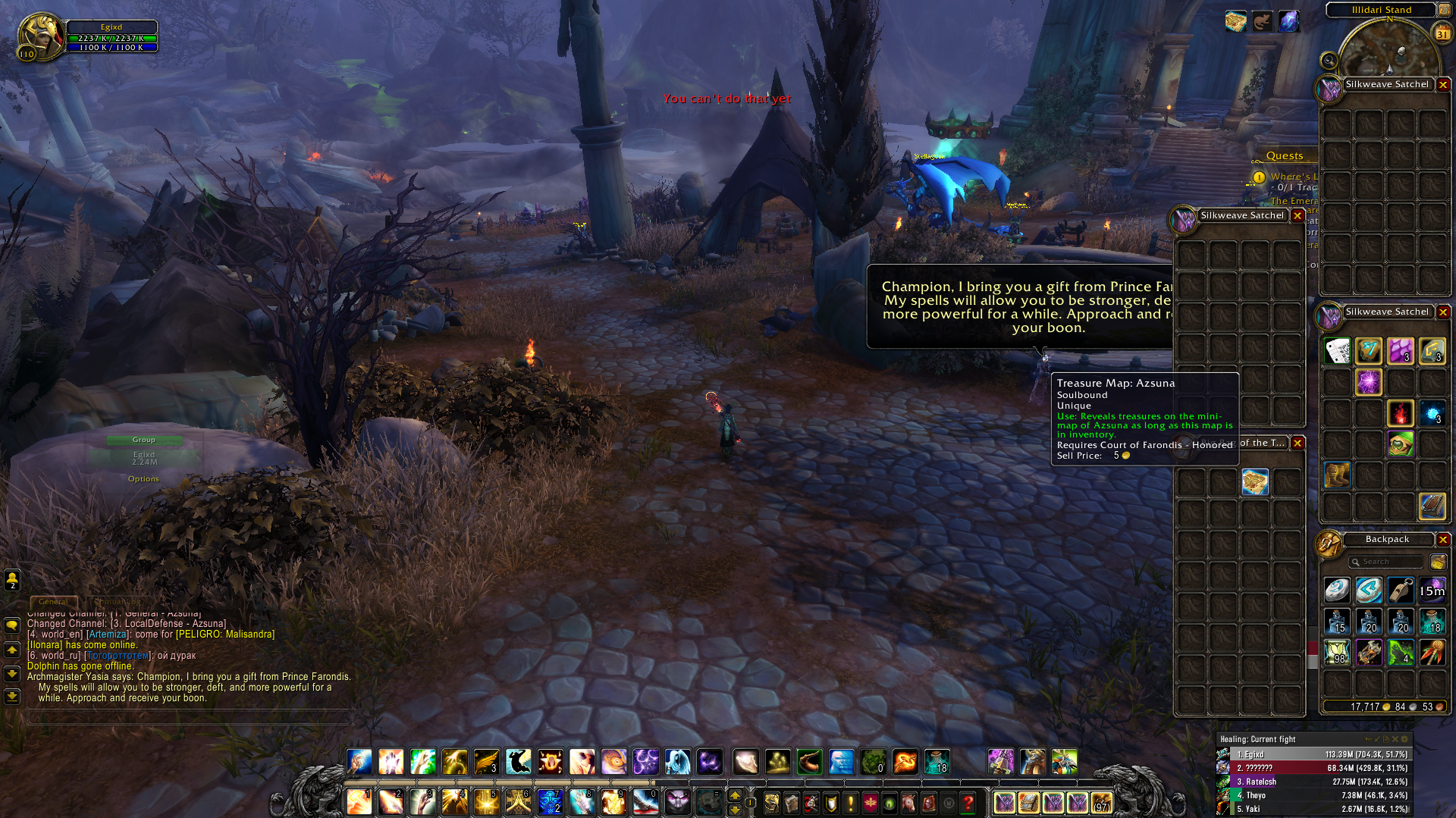The image size is (1456, 818).
Task: Select the white note paper item
Action: pos(1337,351)
